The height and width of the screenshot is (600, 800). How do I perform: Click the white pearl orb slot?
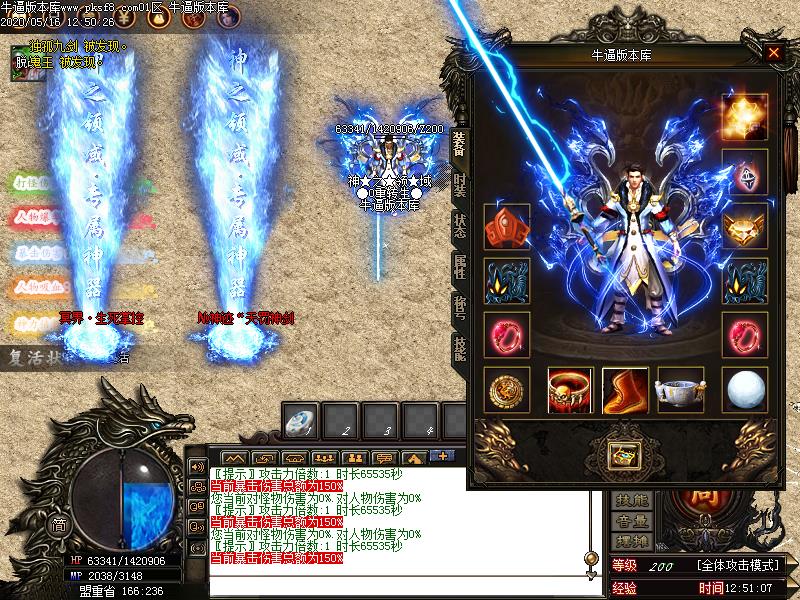pos(745,390)
